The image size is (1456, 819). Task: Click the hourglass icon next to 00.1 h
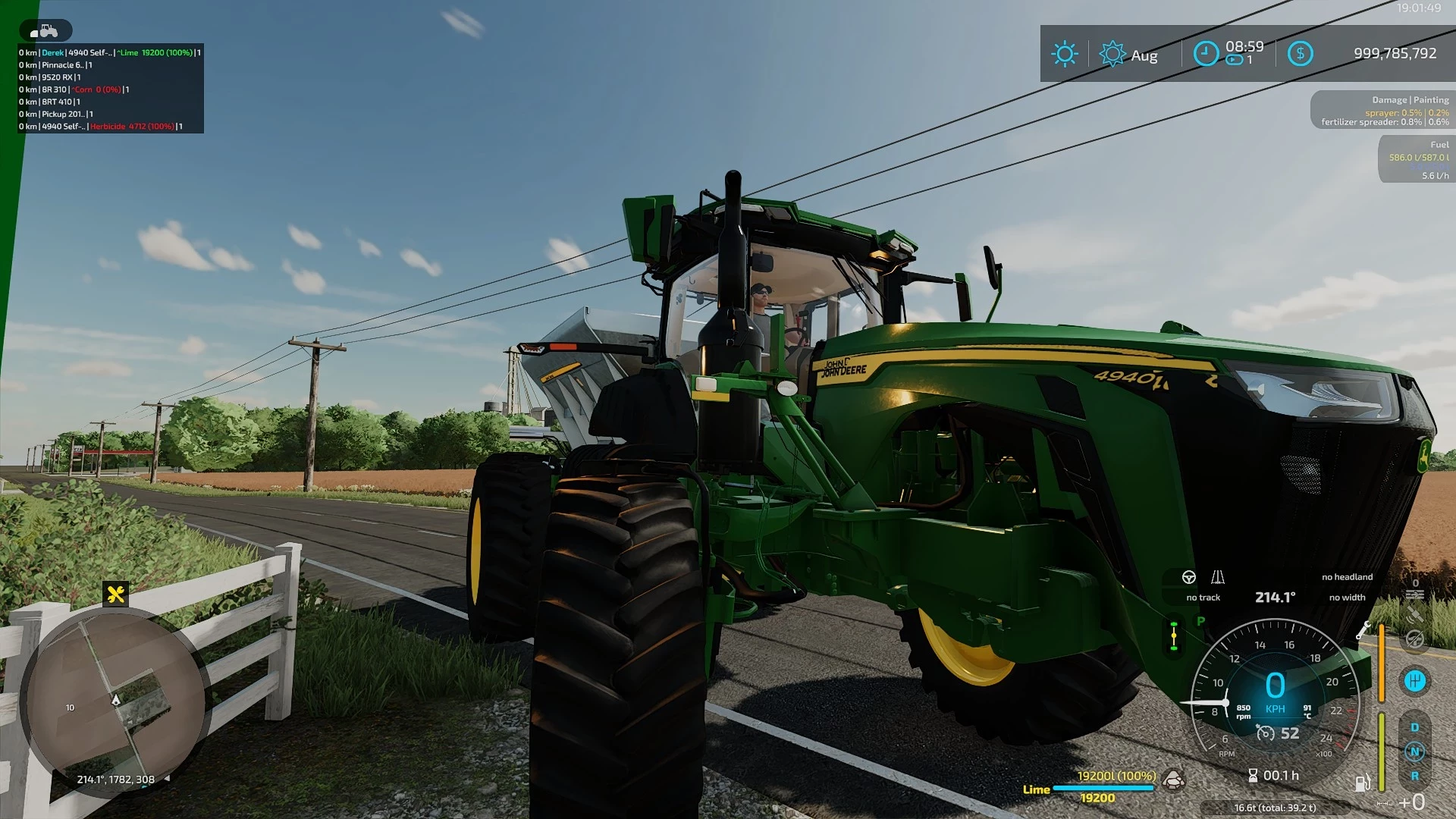pyautogui.click(x=1253, y=775)
